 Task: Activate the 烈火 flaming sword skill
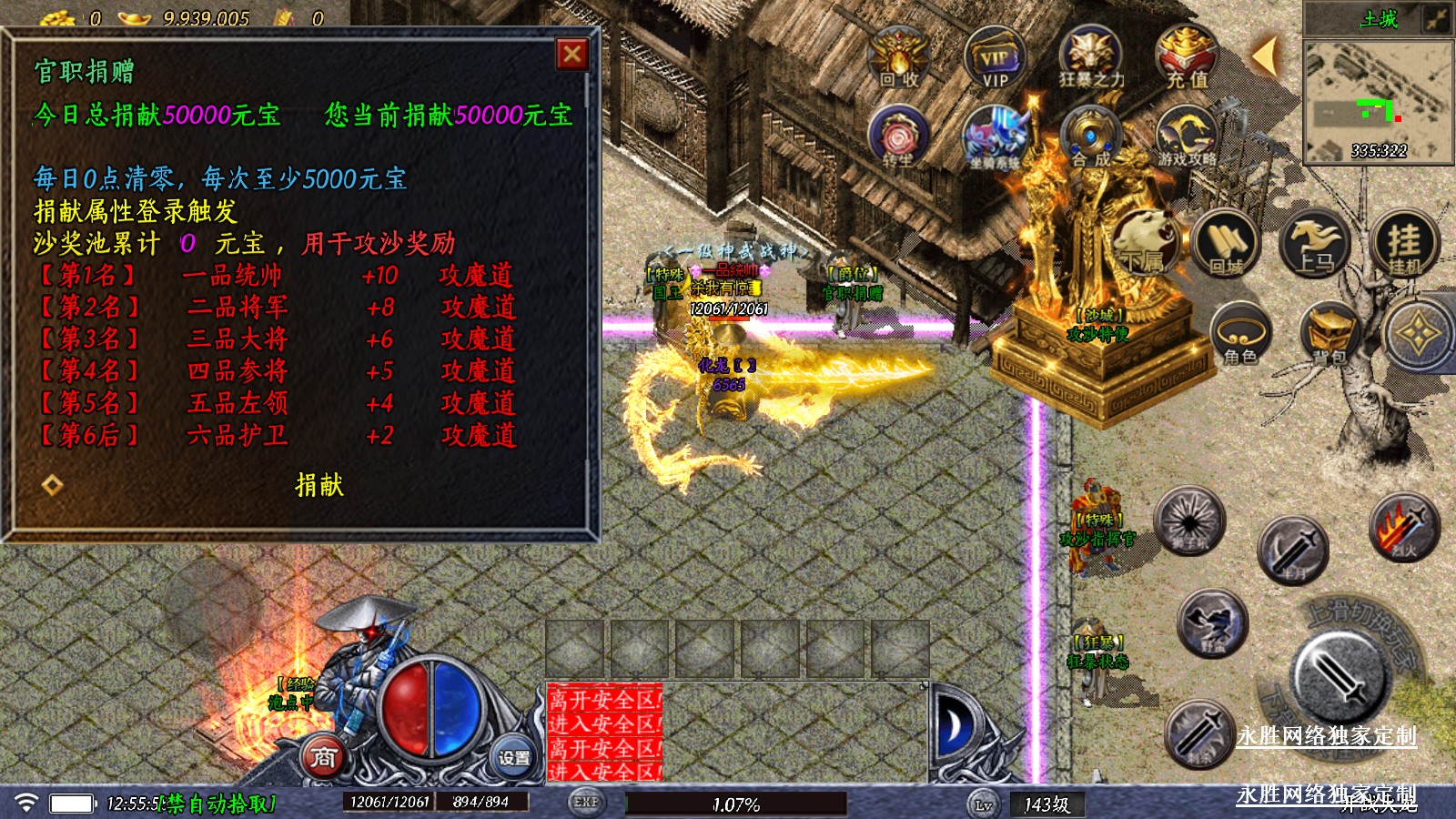tap(1404, 527)
